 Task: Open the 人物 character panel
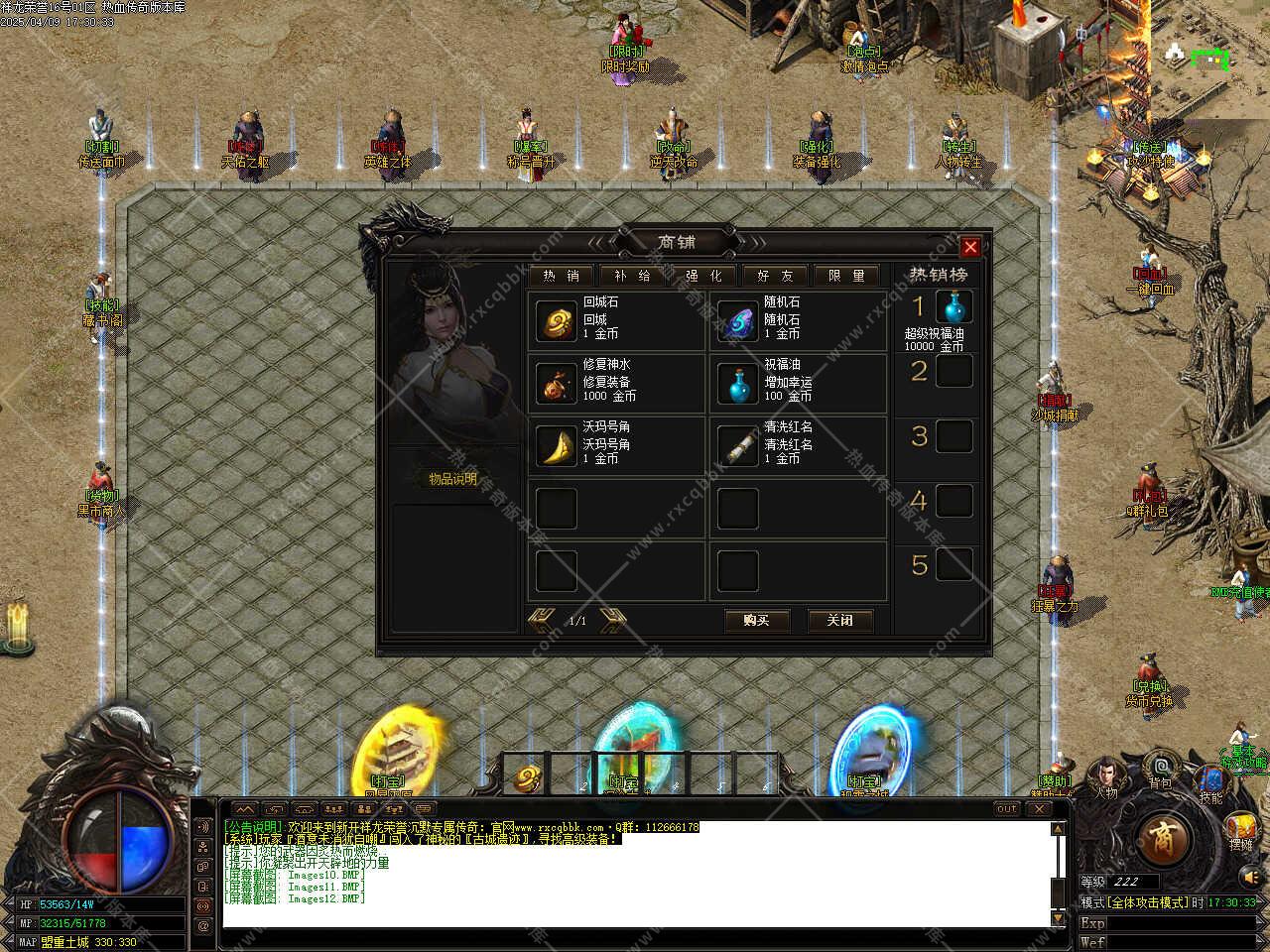(x=1106, y=778)
